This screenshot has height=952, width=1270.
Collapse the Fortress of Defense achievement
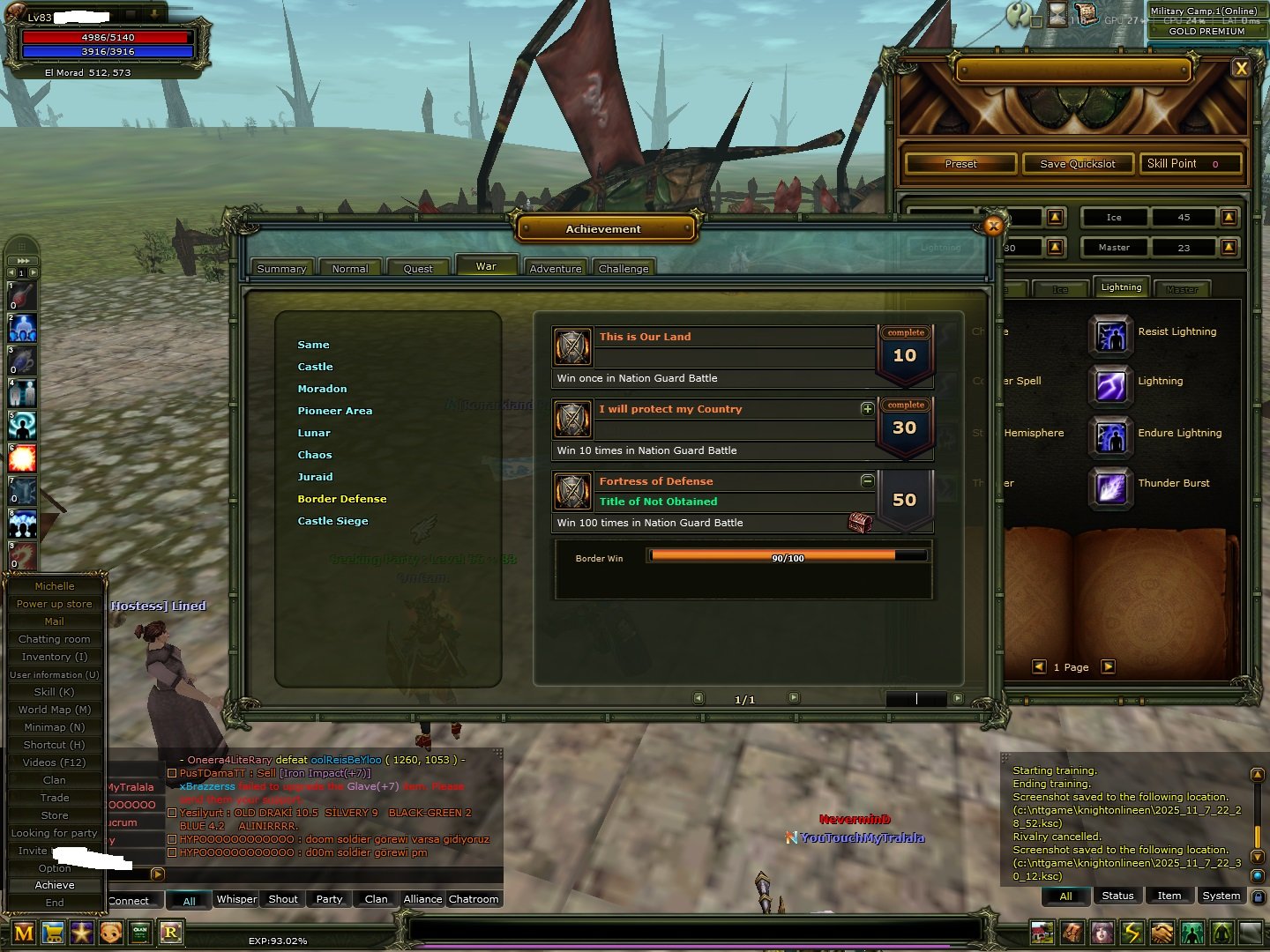coord(867,481)
